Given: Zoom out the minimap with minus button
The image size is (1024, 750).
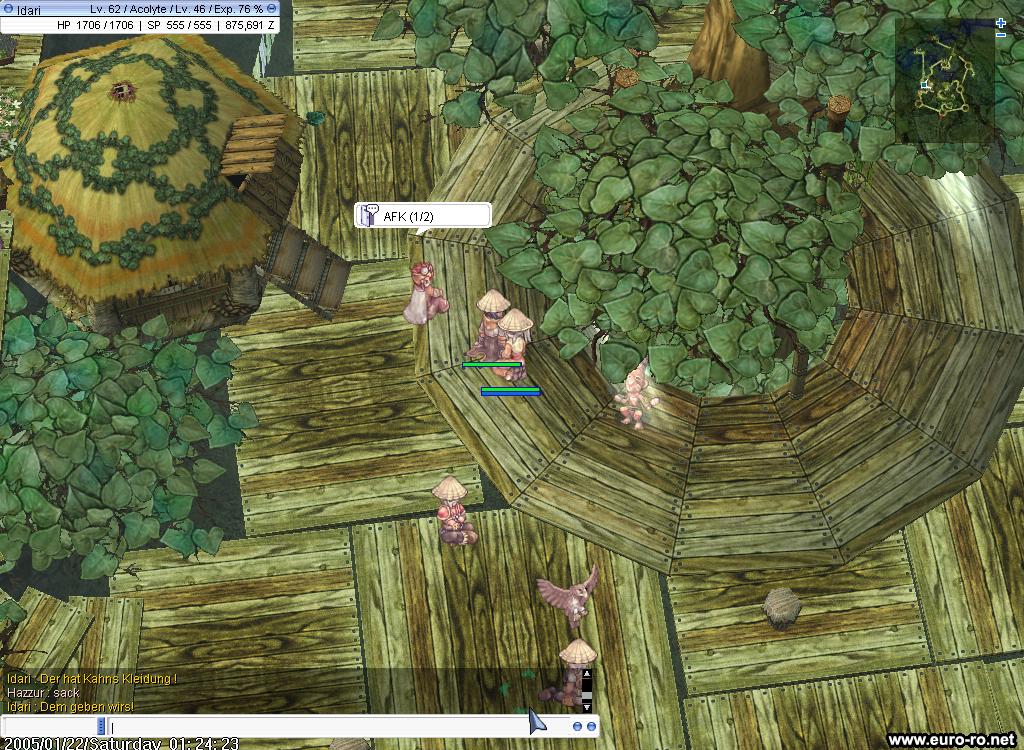Looking at the screenshot, I should click(1001, 34).
